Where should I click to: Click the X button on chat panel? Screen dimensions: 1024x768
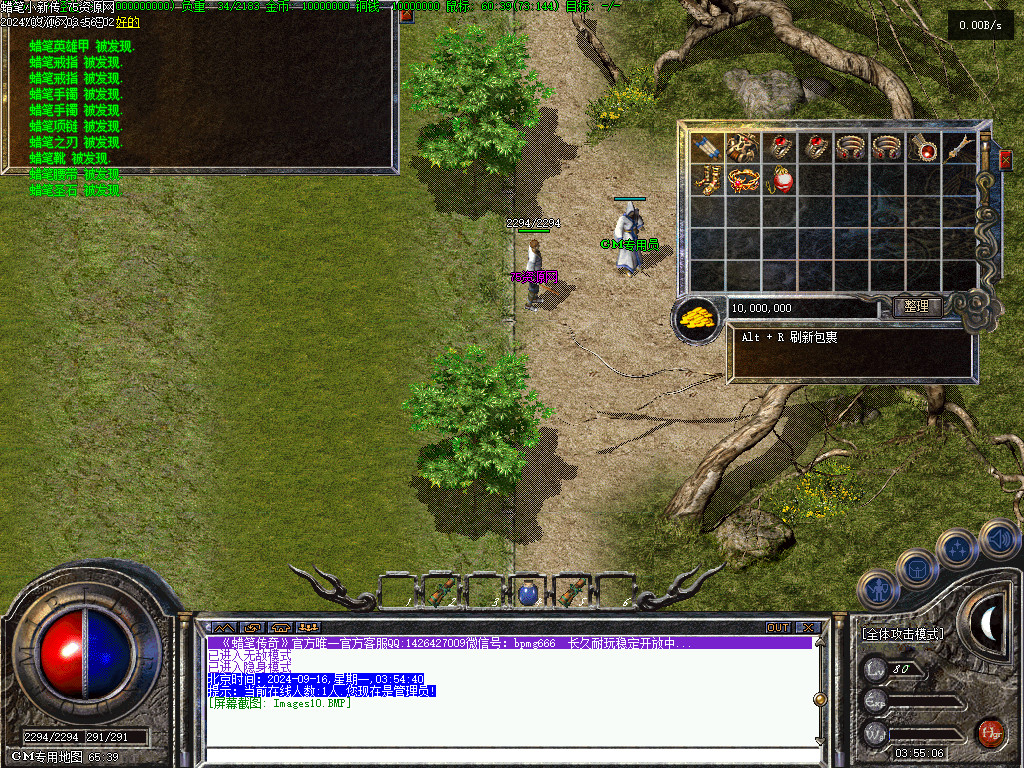[808, 627]
